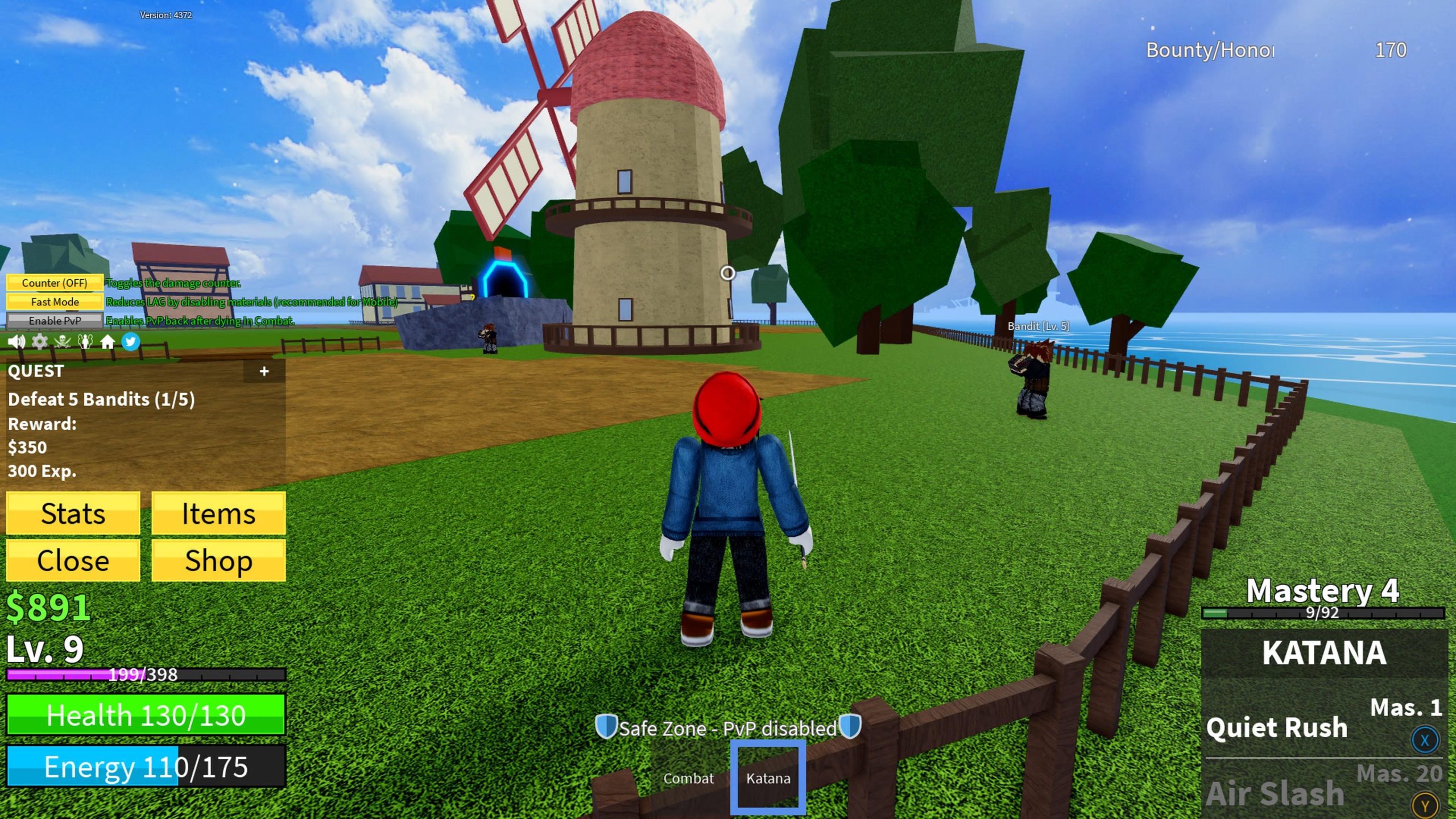This screenshot has height=819, width=1456.
Task: Select the Combat hotbar slot
Action: (x=688, y=778)
